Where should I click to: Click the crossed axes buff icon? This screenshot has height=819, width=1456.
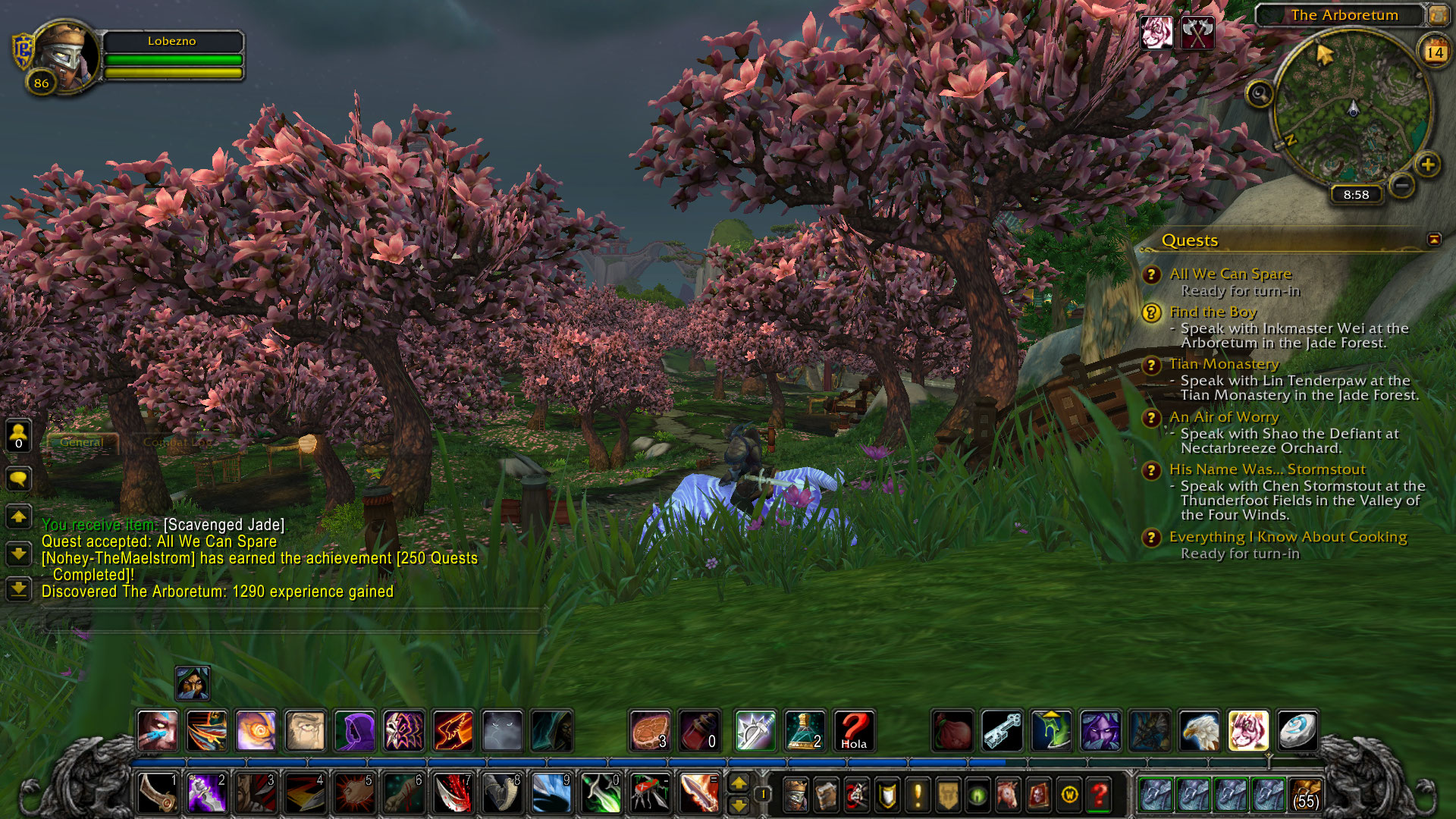pos(1197,33)
